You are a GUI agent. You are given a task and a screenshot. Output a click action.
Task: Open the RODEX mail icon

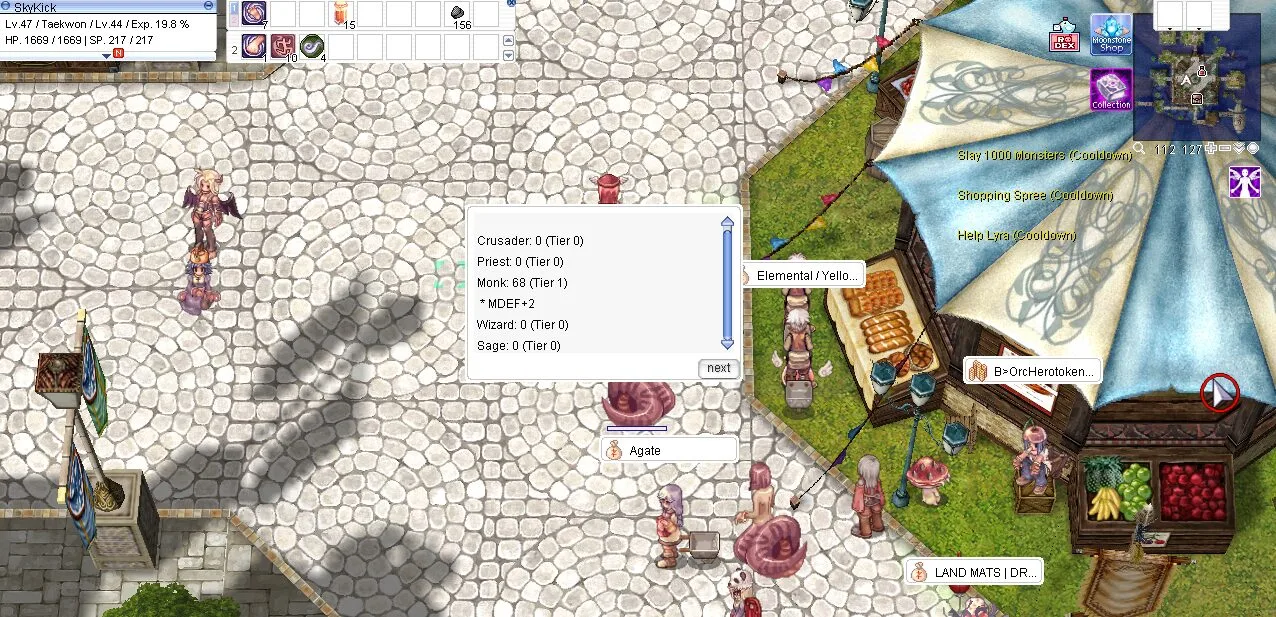tap(1063, 38)
